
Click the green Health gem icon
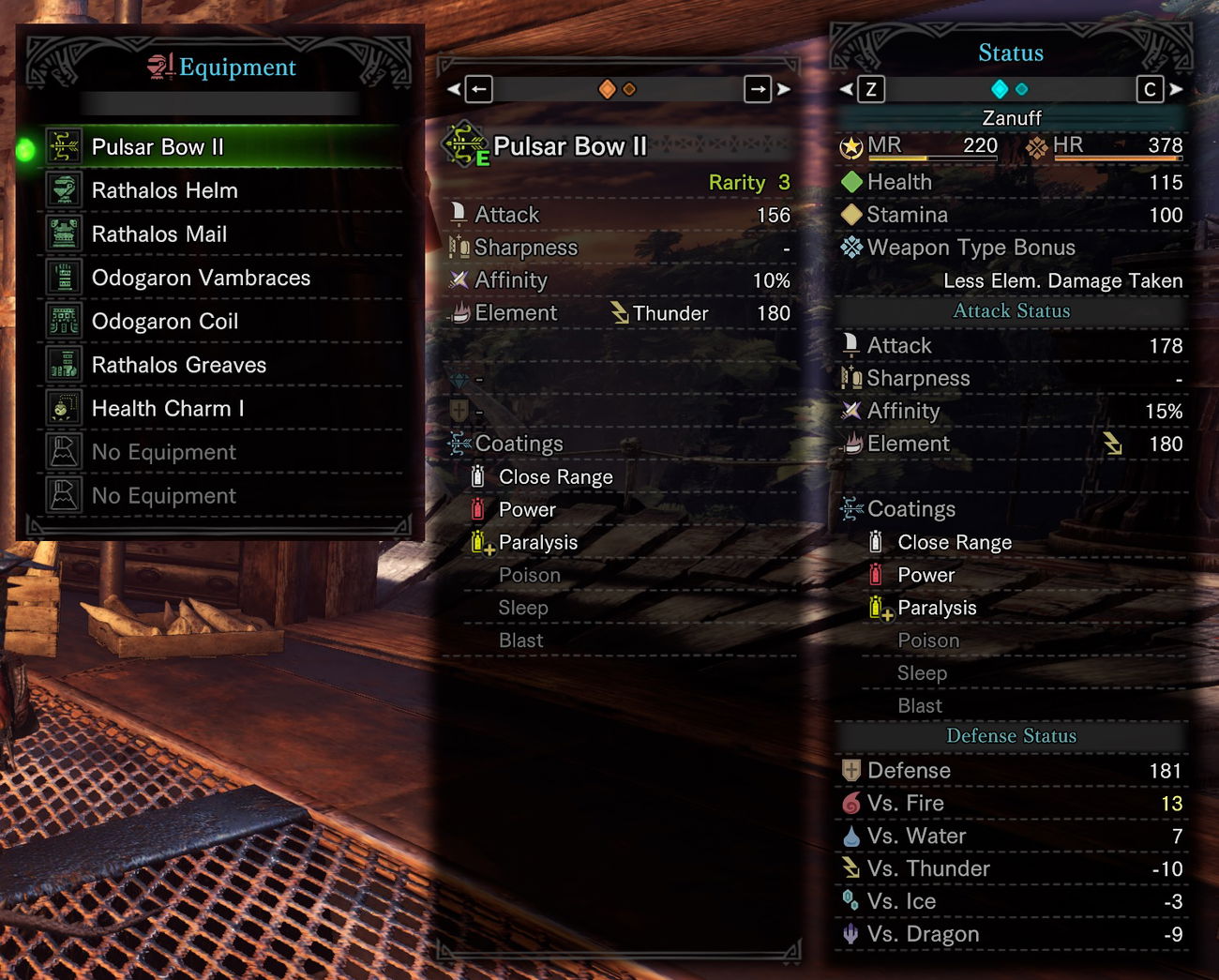click(851, 181)
